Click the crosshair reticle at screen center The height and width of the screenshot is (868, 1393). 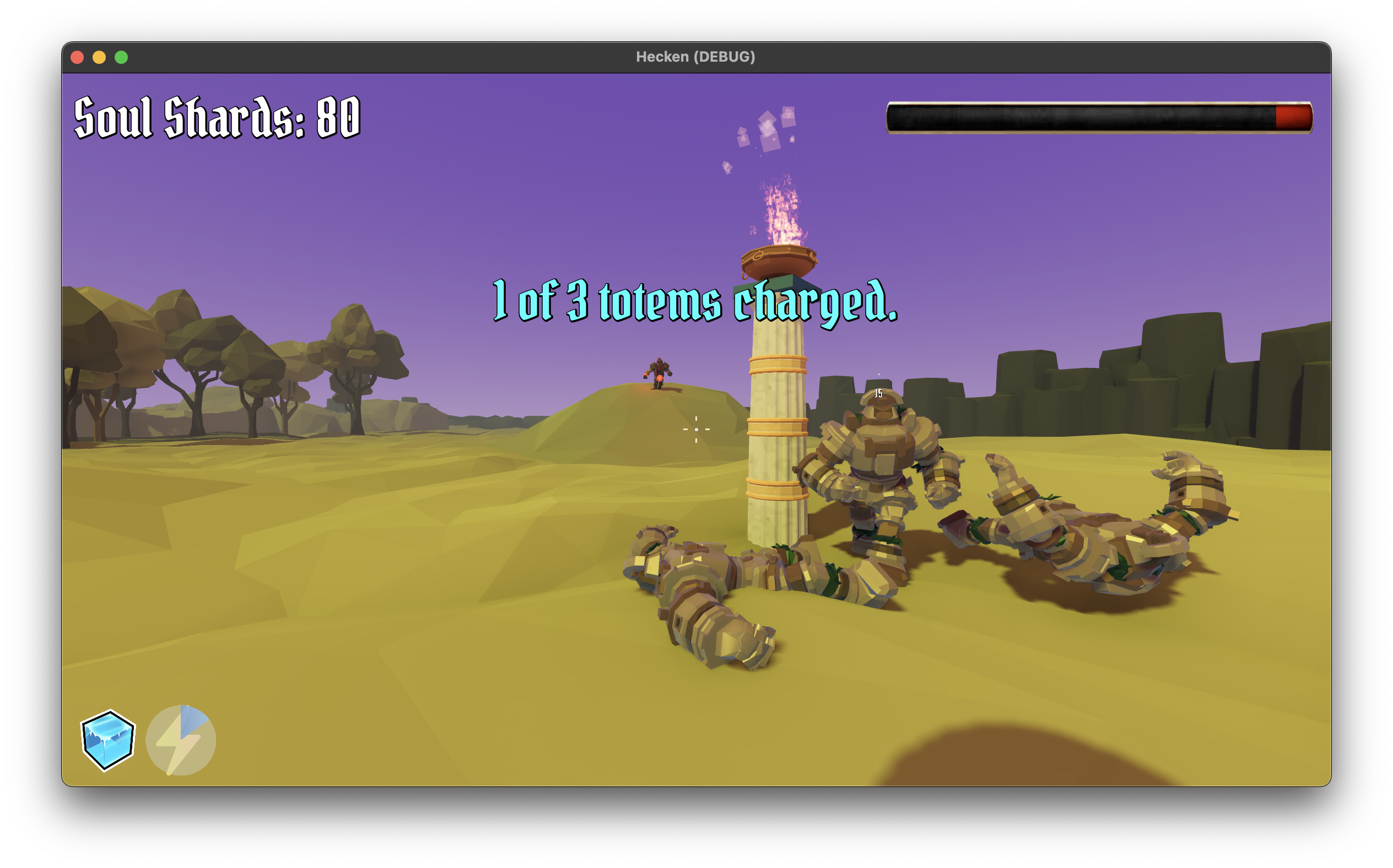click(696, 429)
